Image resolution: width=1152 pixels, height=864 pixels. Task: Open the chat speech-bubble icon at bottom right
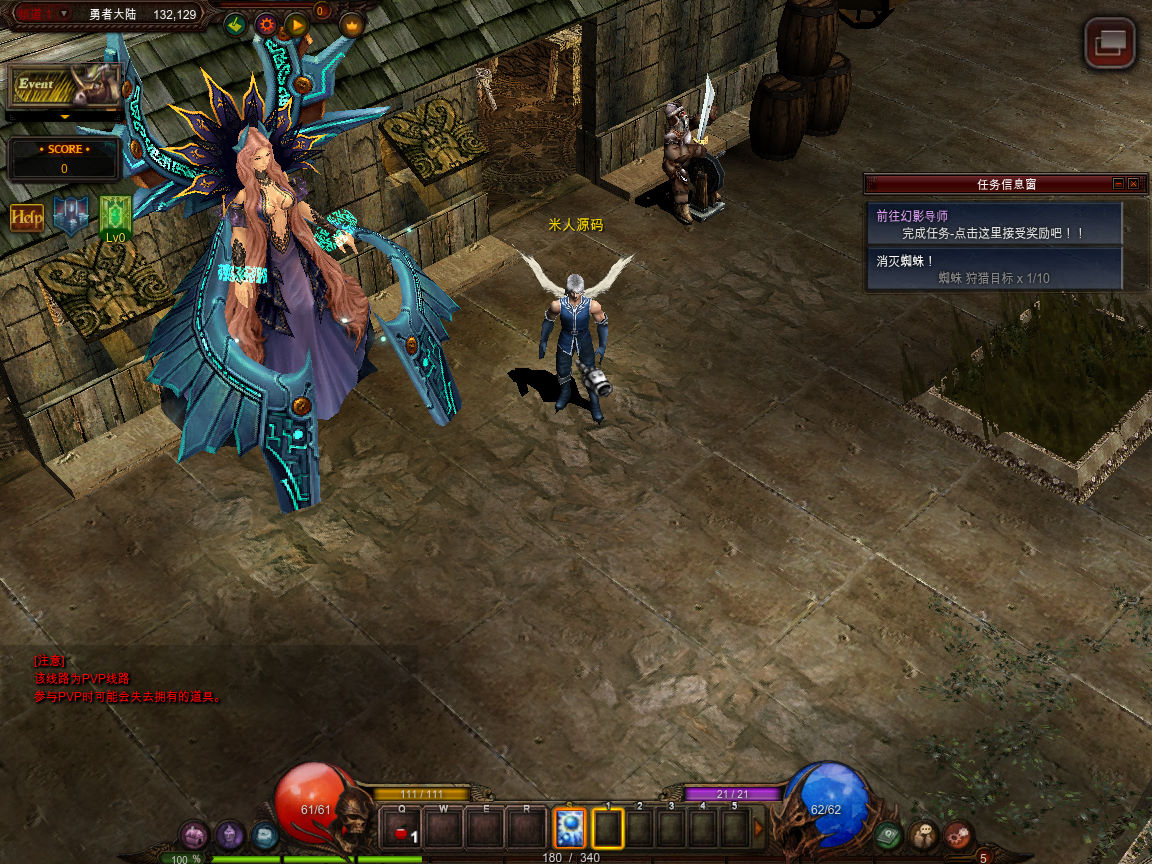[x=924, y=833]
